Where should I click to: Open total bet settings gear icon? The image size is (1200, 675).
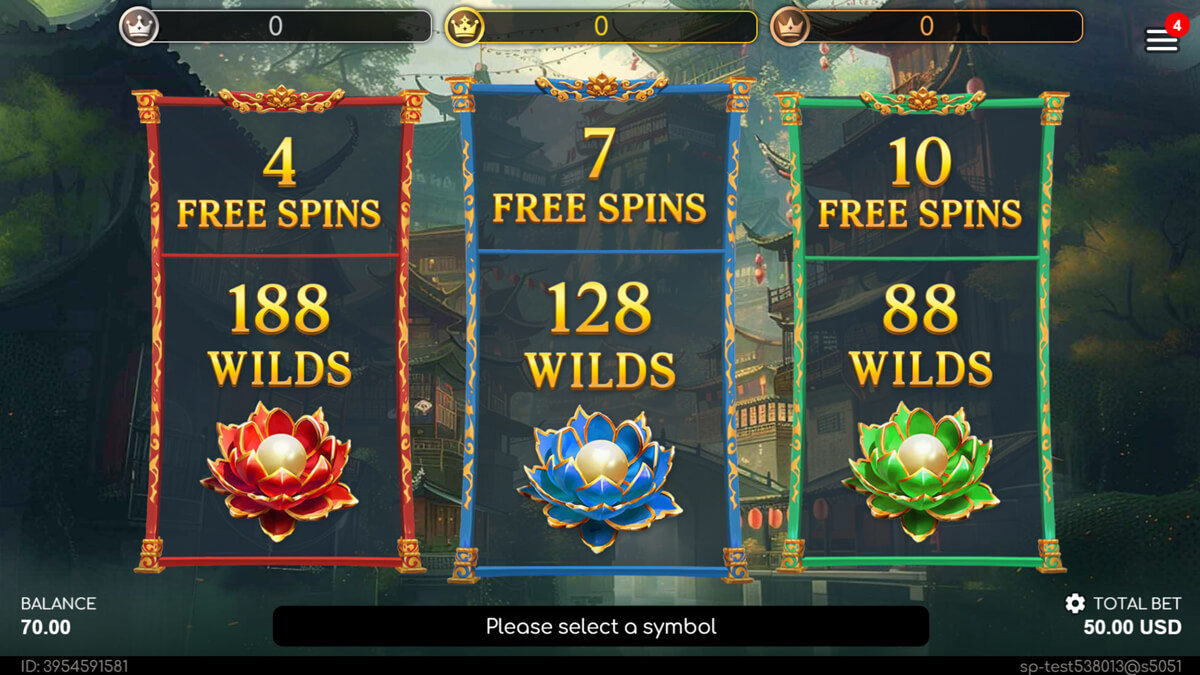1075,603
